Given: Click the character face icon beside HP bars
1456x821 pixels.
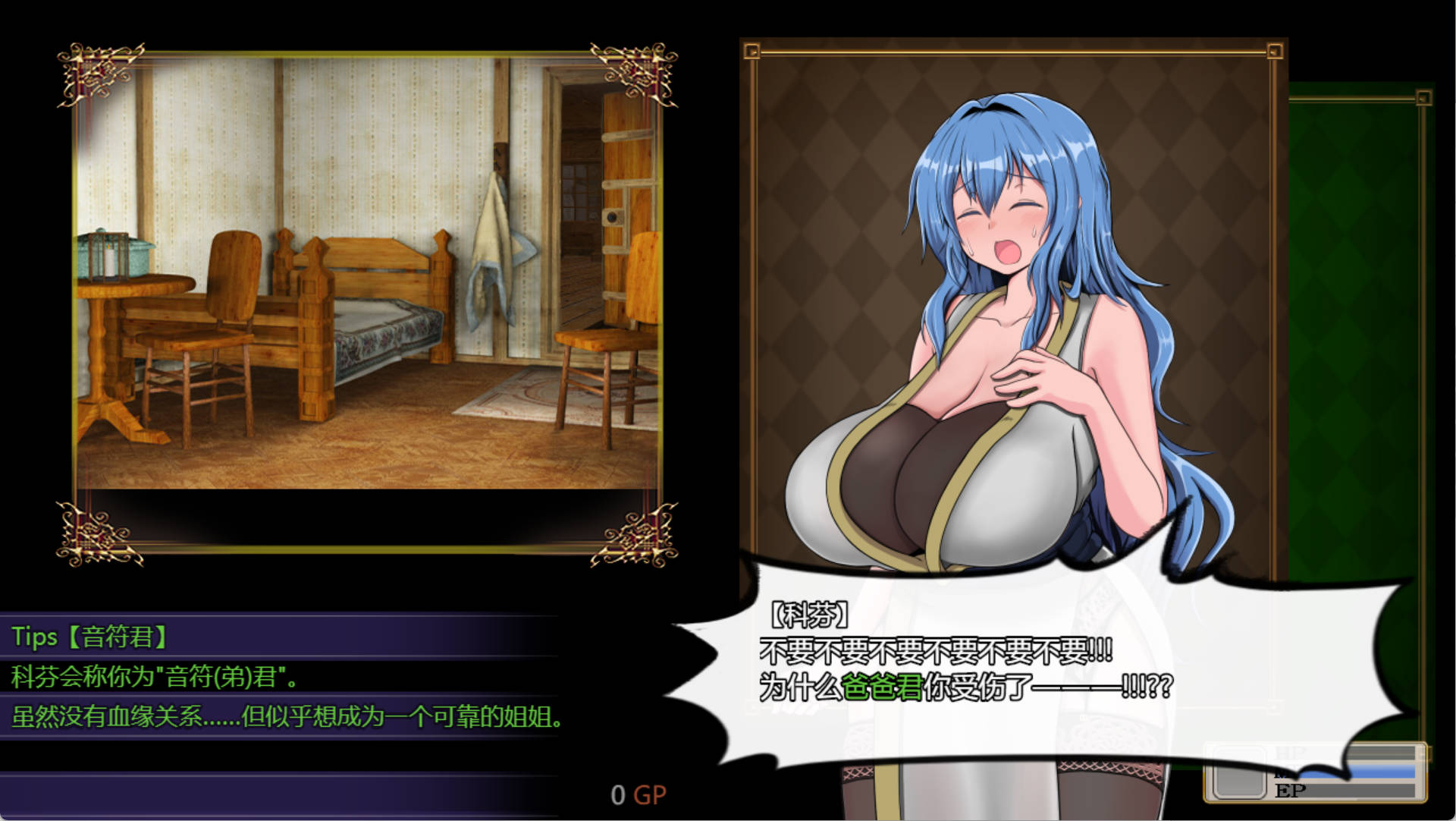Looking at the screenshot, I should (x=1240, y=782).
